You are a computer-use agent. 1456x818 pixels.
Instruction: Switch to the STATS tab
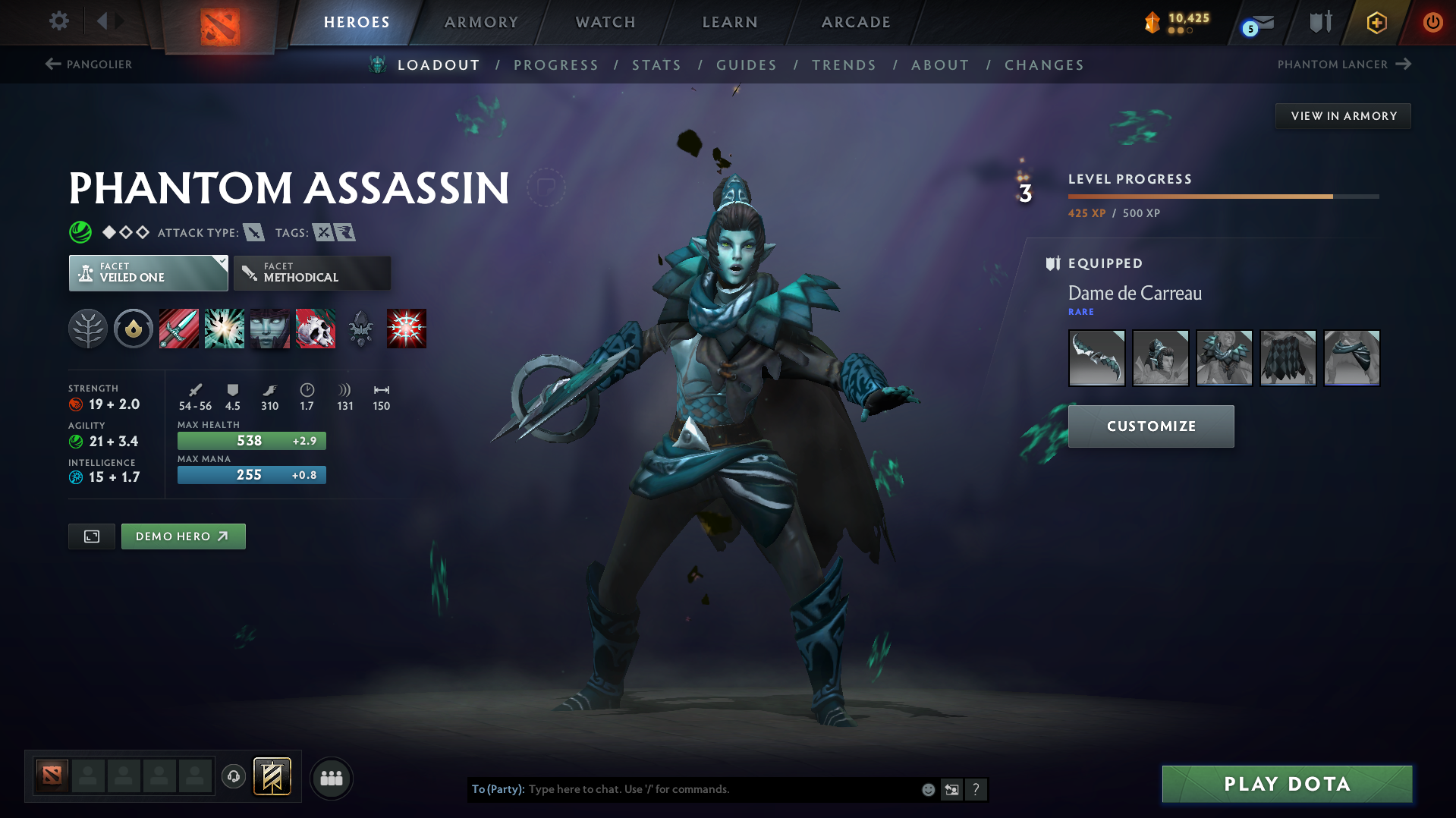click(656, 65)
